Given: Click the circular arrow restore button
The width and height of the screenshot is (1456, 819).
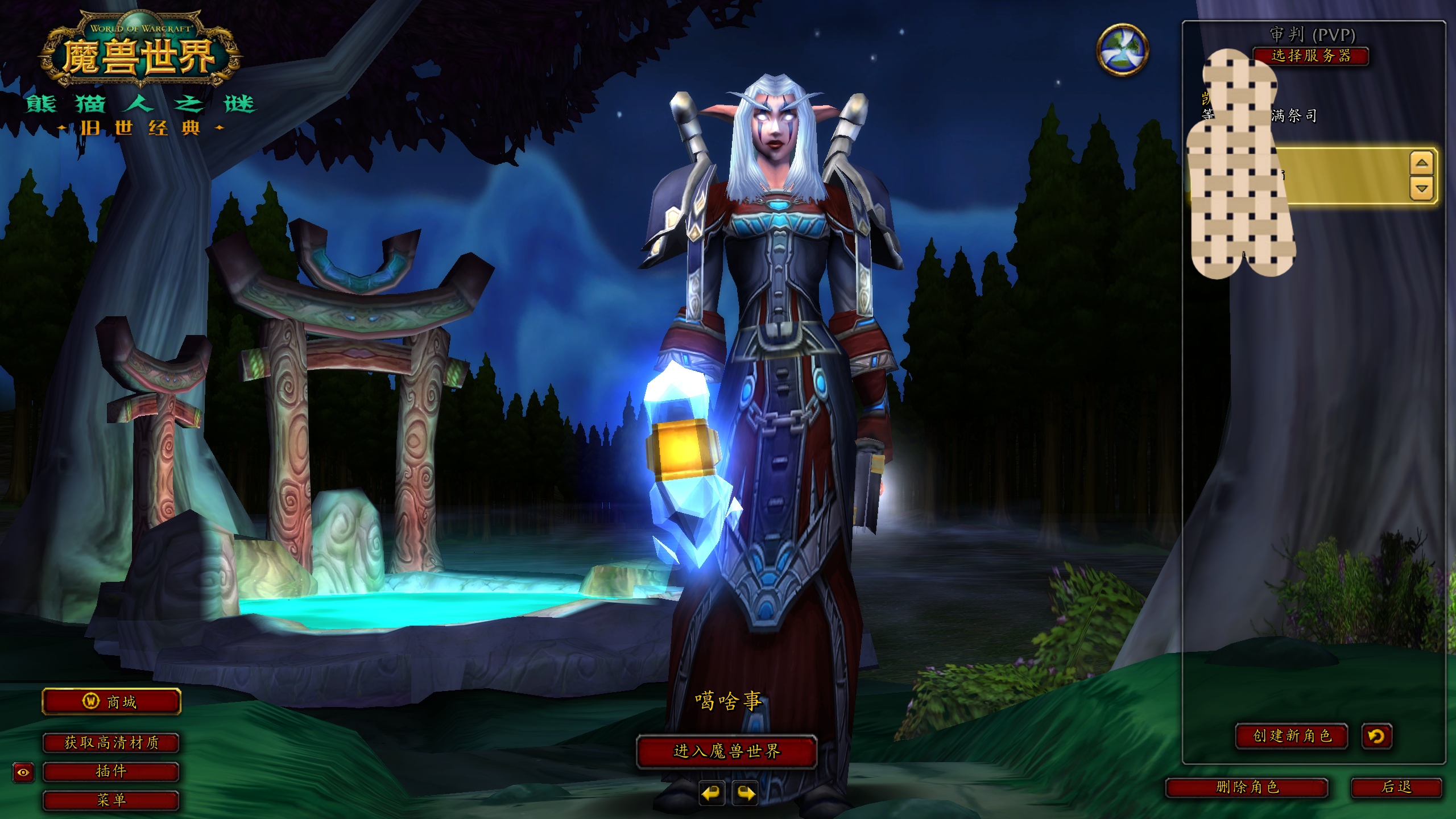Looking at the screenshot, I should click(1376, 736).
